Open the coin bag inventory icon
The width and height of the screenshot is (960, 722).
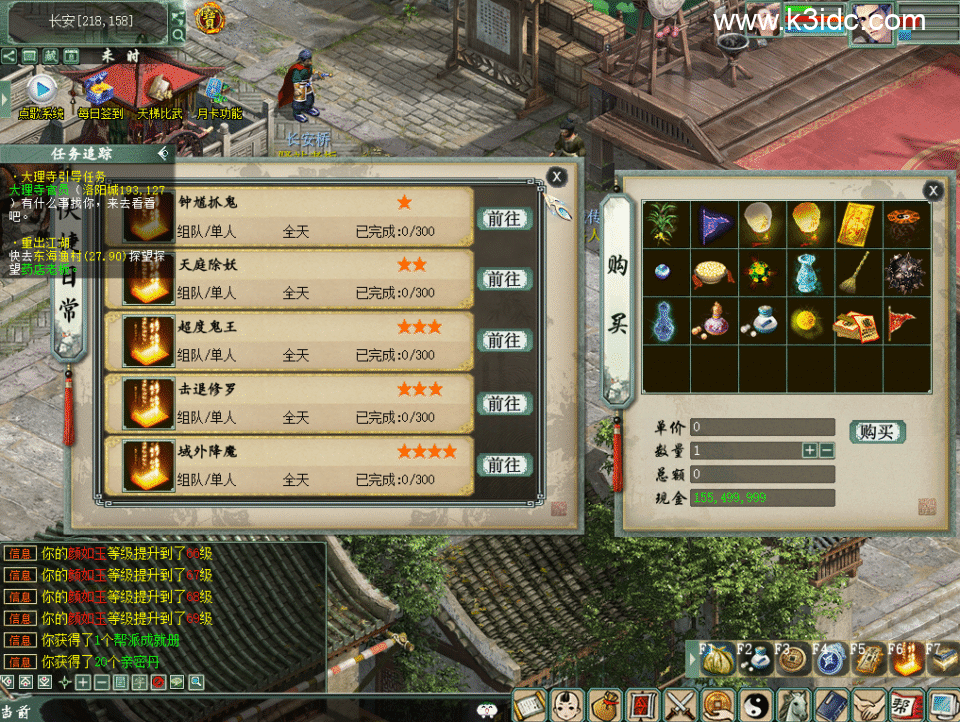606,706
